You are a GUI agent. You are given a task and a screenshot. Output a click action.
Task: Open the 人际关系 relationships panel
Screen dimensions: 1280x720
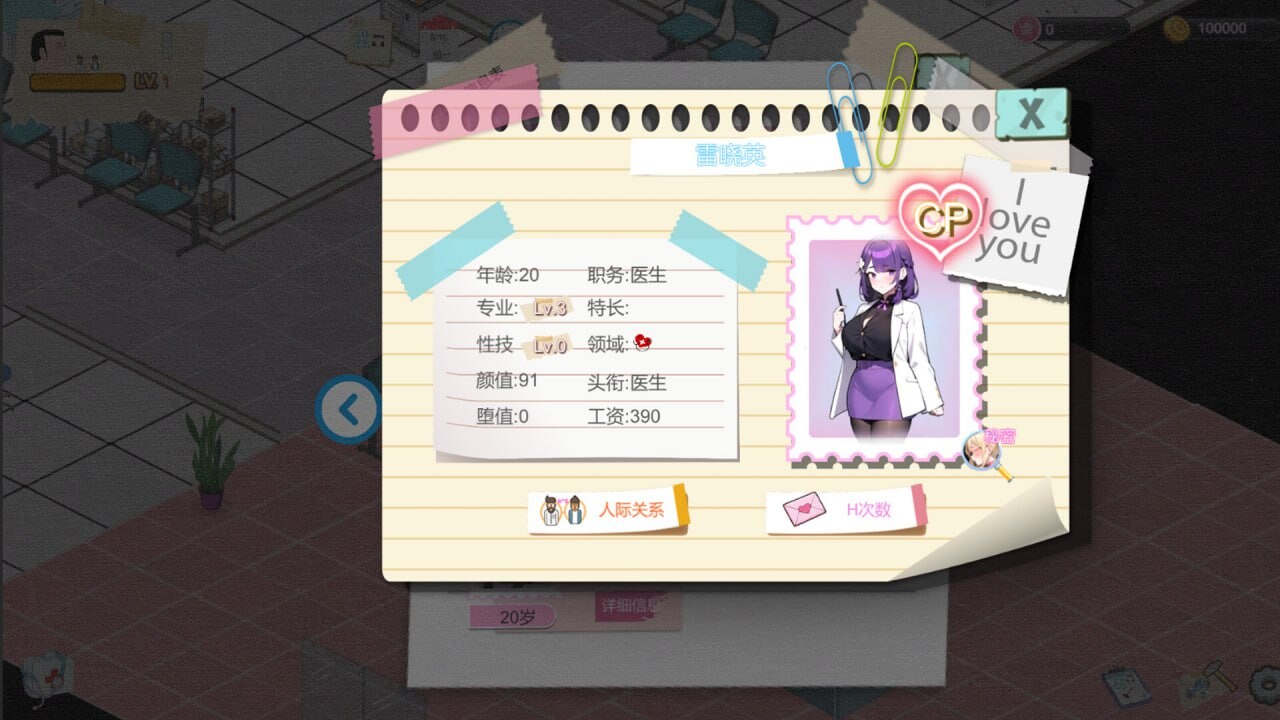click(x=616, y=508)
